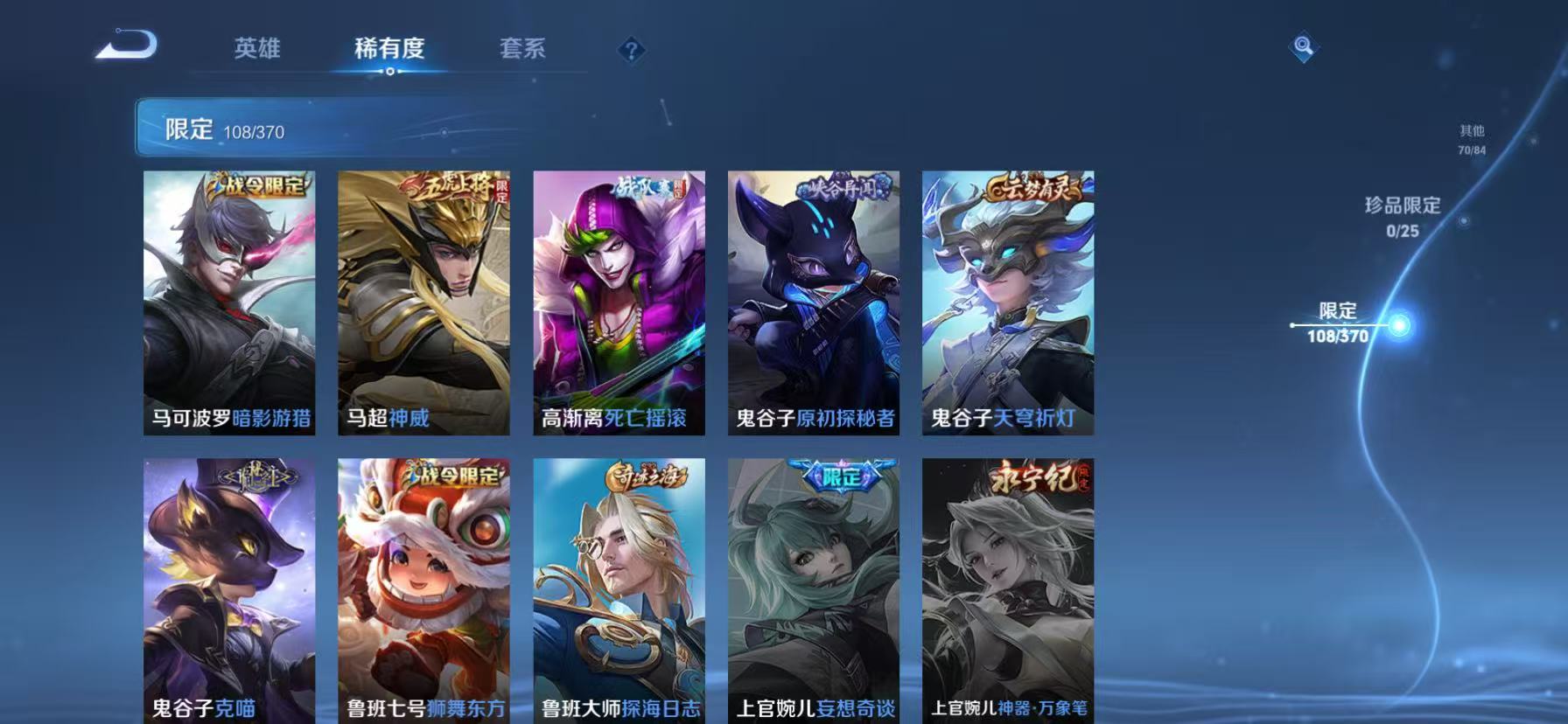Click the glowing 限定 marker on the progress line
The width and height of the screenshot is (1568, 724).
pyautogui.click(x=1399, y=324)
